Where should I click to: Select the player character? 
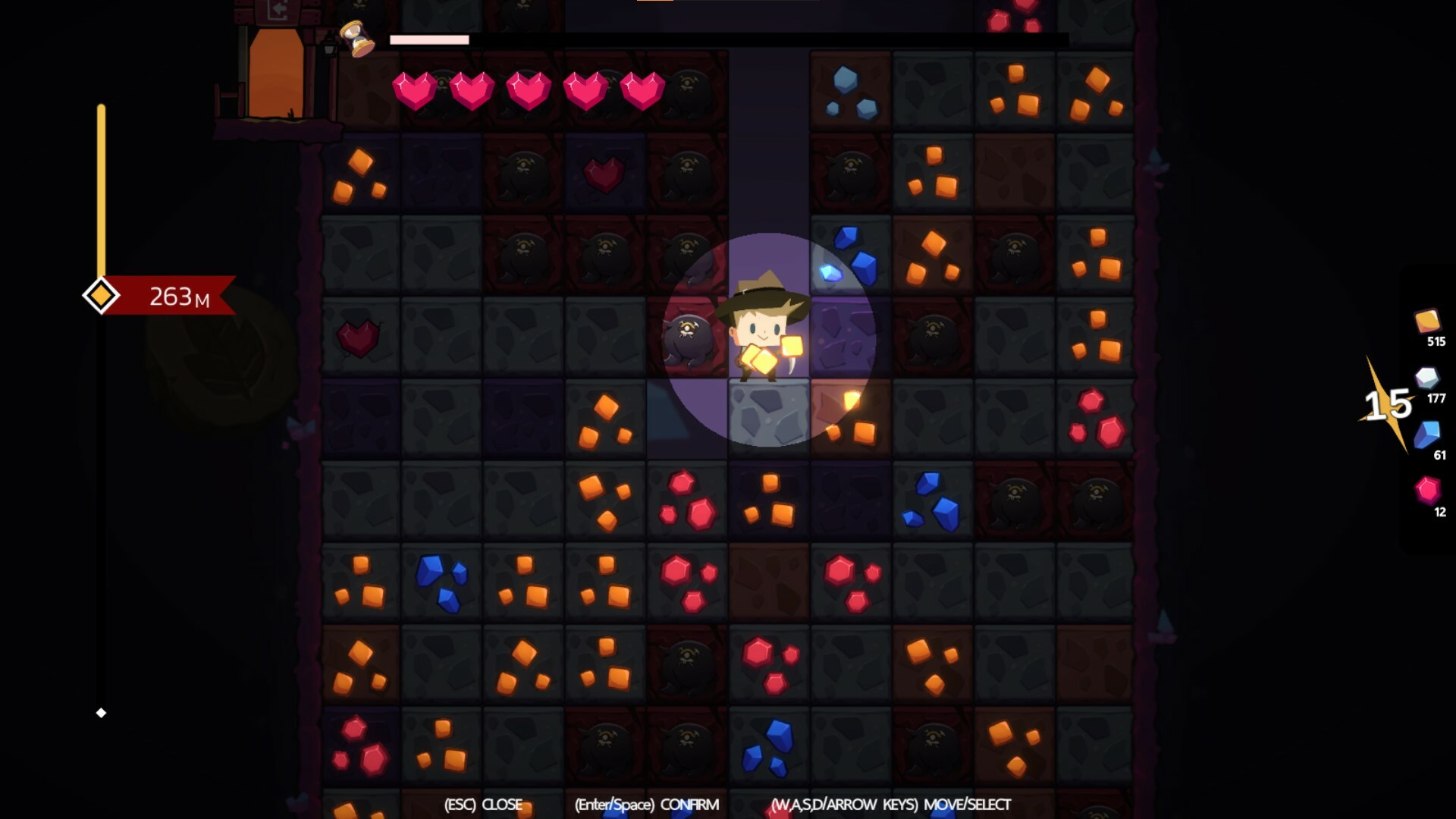762,334
